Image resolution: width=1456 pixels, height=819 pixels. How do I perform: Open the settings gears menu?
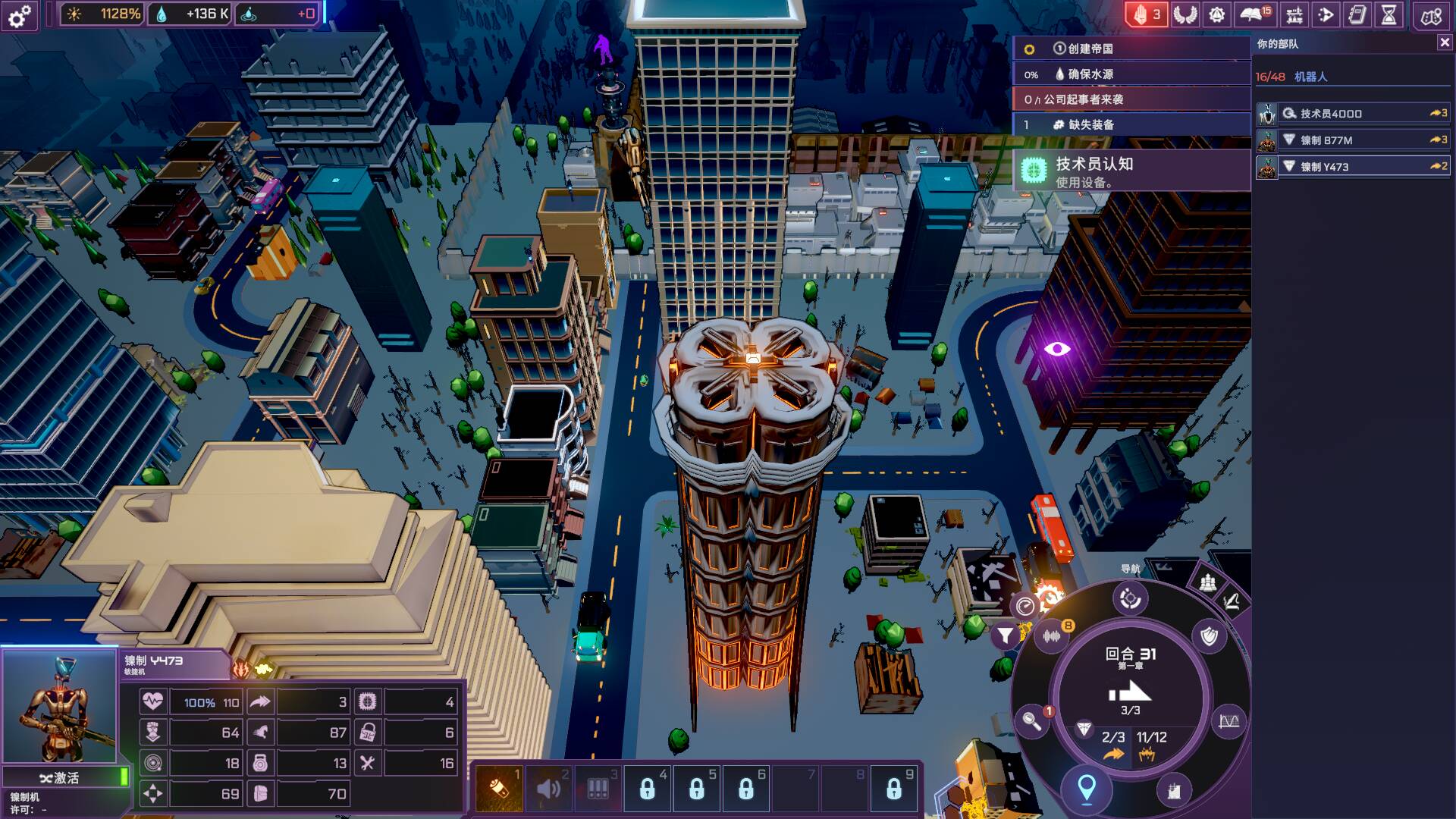click(20, 15)
